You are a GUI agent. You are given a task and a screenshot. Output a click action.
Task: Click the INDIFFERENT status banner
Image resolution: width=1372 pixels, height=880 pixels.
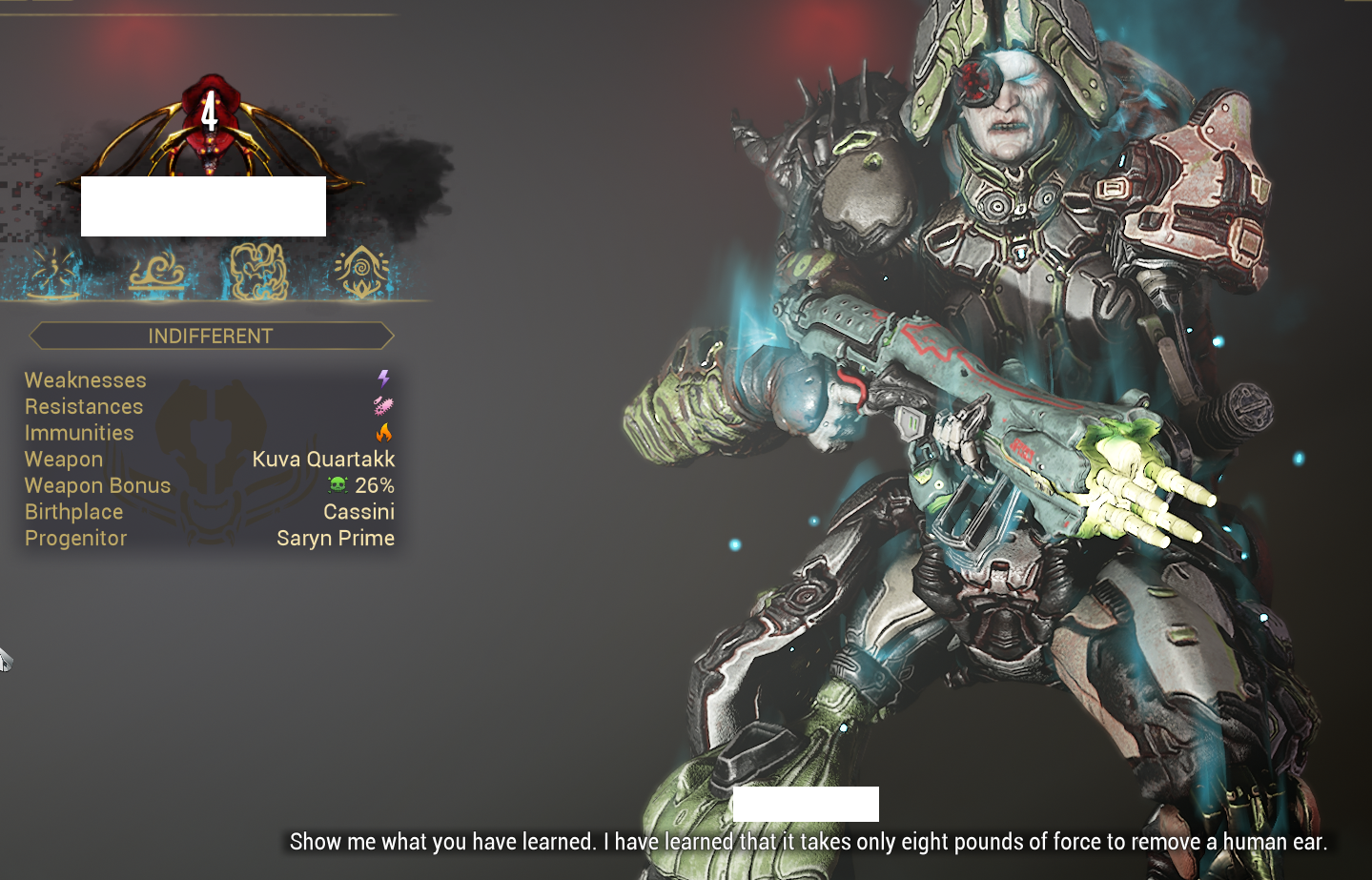(x=211, y=336)
